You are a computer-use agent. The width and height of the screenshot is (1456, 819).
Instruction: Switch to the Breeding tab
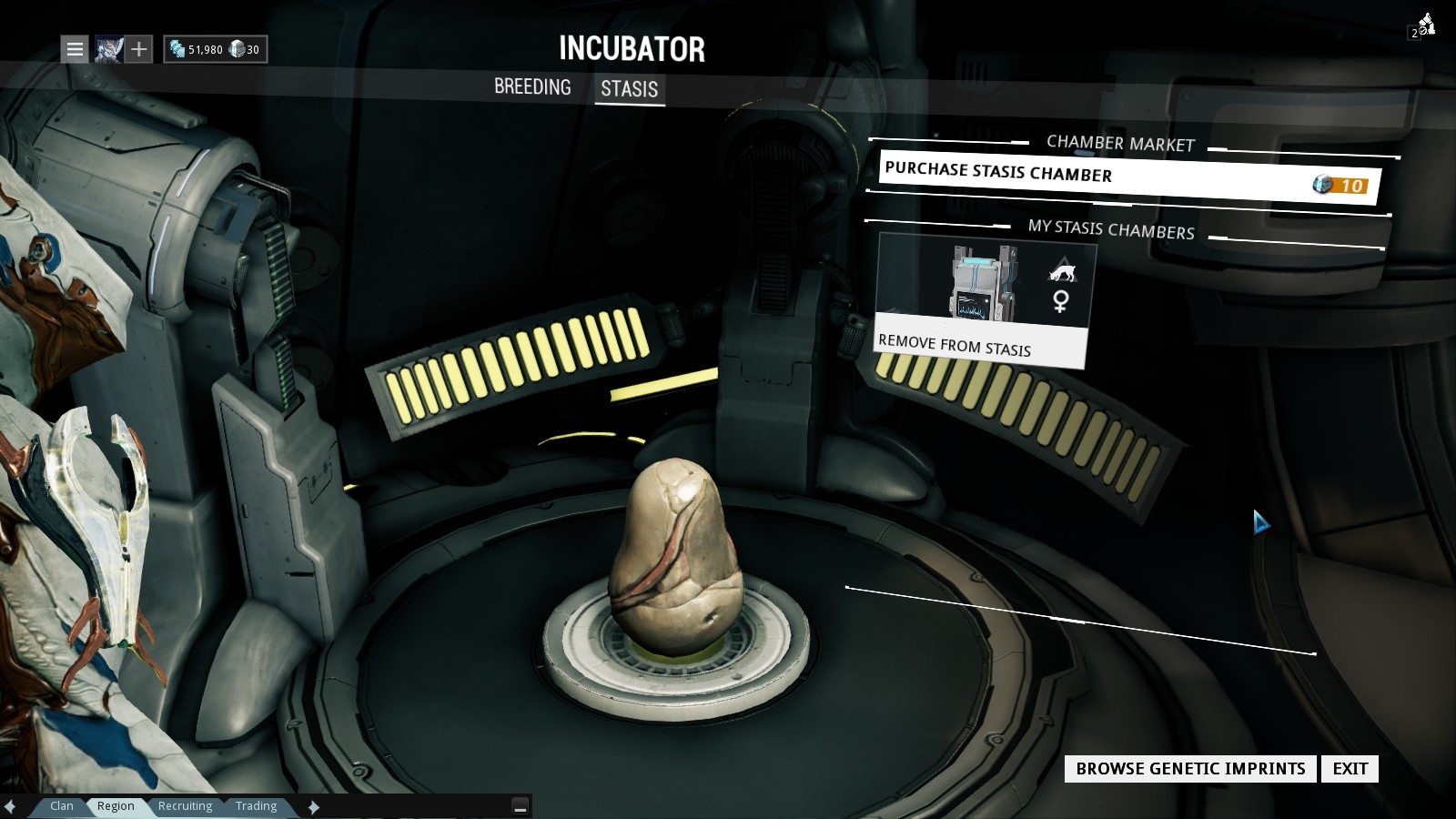coord(532,87)
